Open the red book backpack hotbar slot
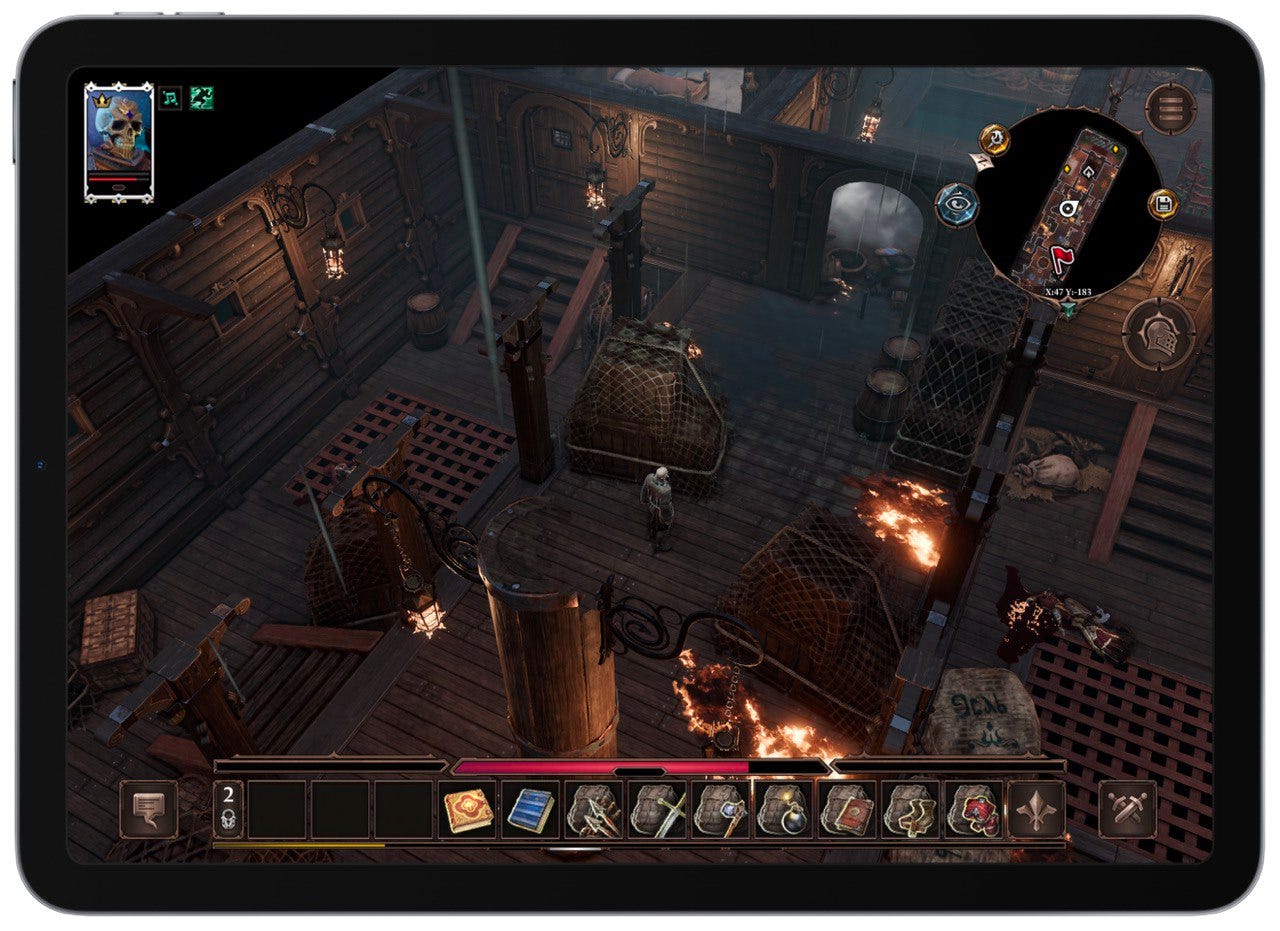The width and height of the screenshot is (1280, 931). click(846, 809)
